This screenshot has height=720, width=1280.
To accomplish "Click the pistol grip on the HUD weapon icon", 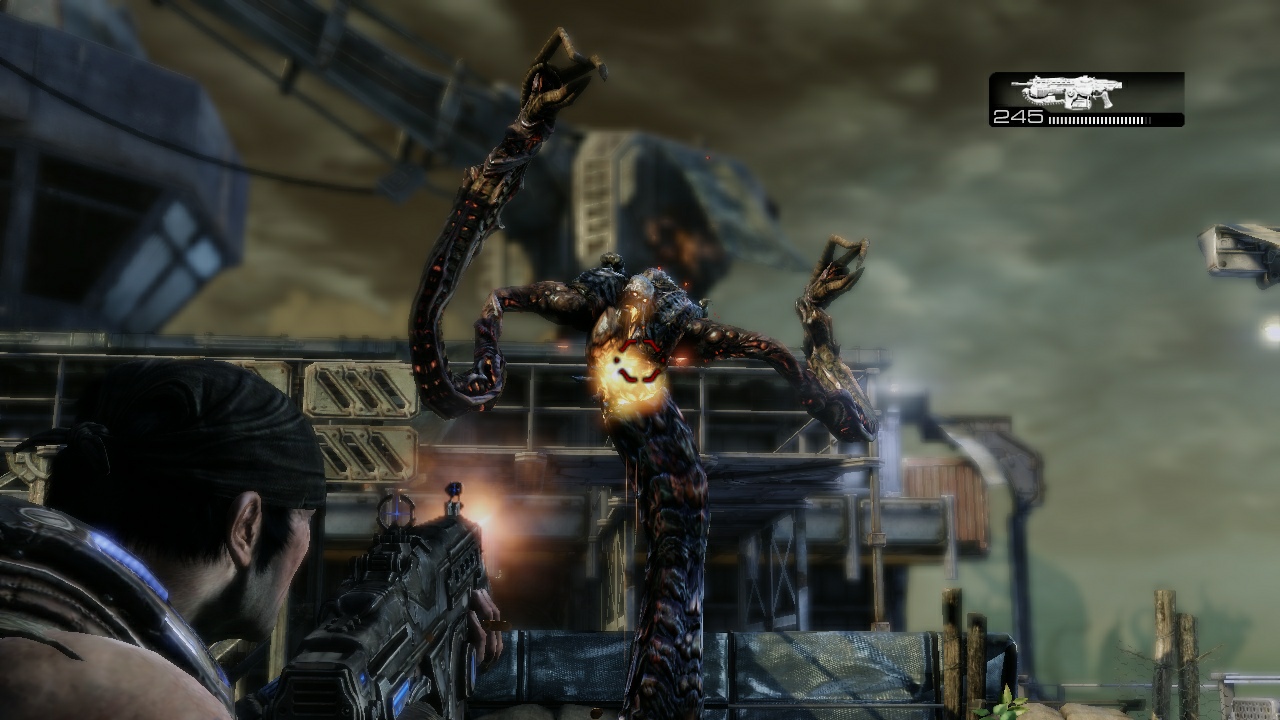I will [x=1107, y=101].
